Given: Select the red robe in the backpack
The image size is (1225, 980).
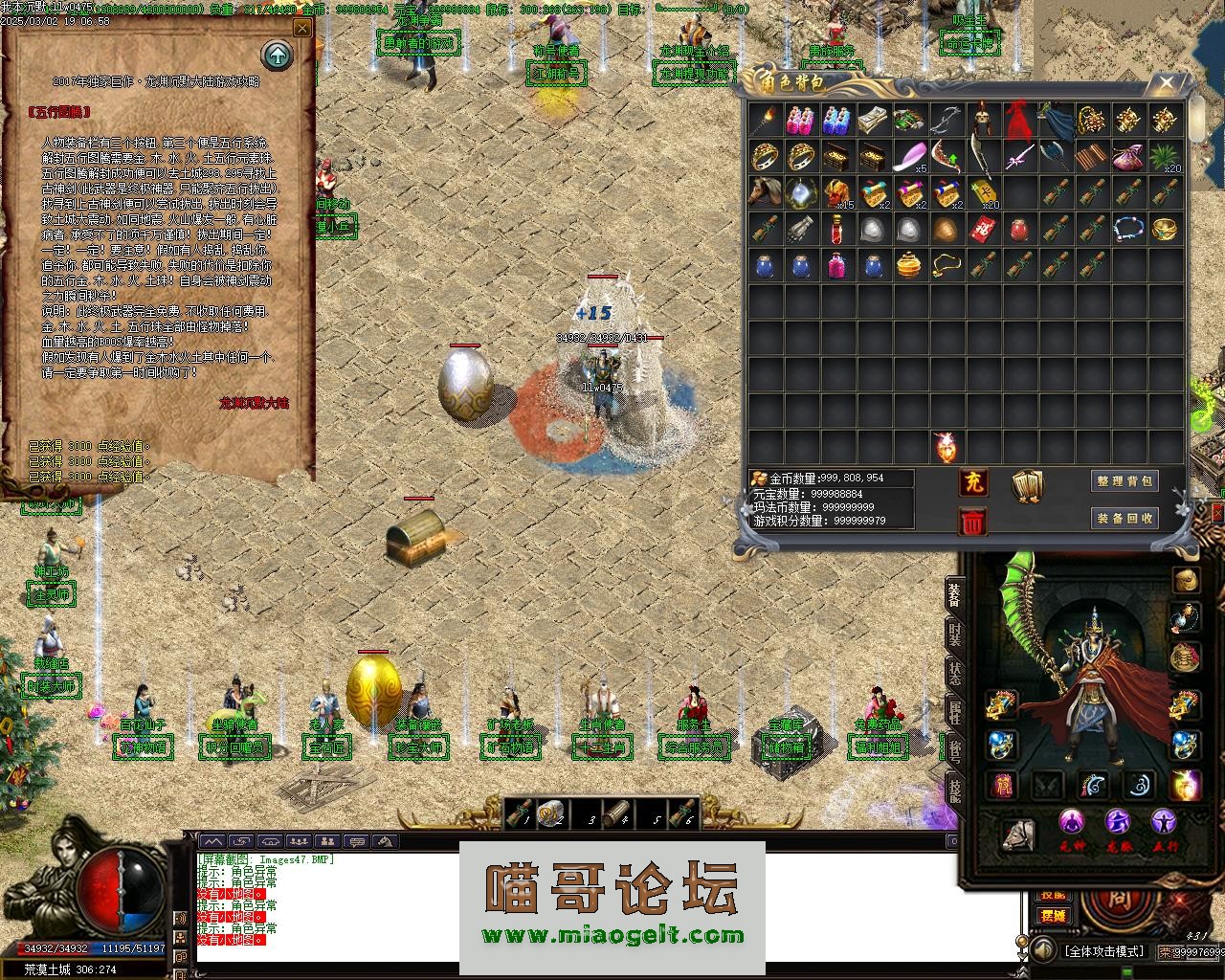Looking at the screenshot, I should pyautogui.click(x=1017, y=121).
